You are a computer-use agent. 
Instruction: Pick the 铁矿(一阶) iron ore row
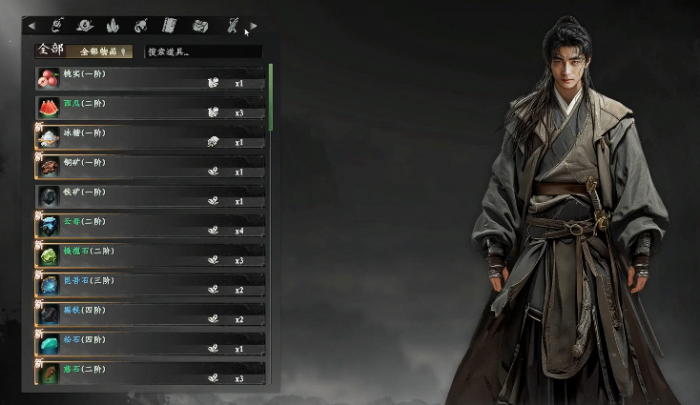pyautogui.click(x=150, y=196)
